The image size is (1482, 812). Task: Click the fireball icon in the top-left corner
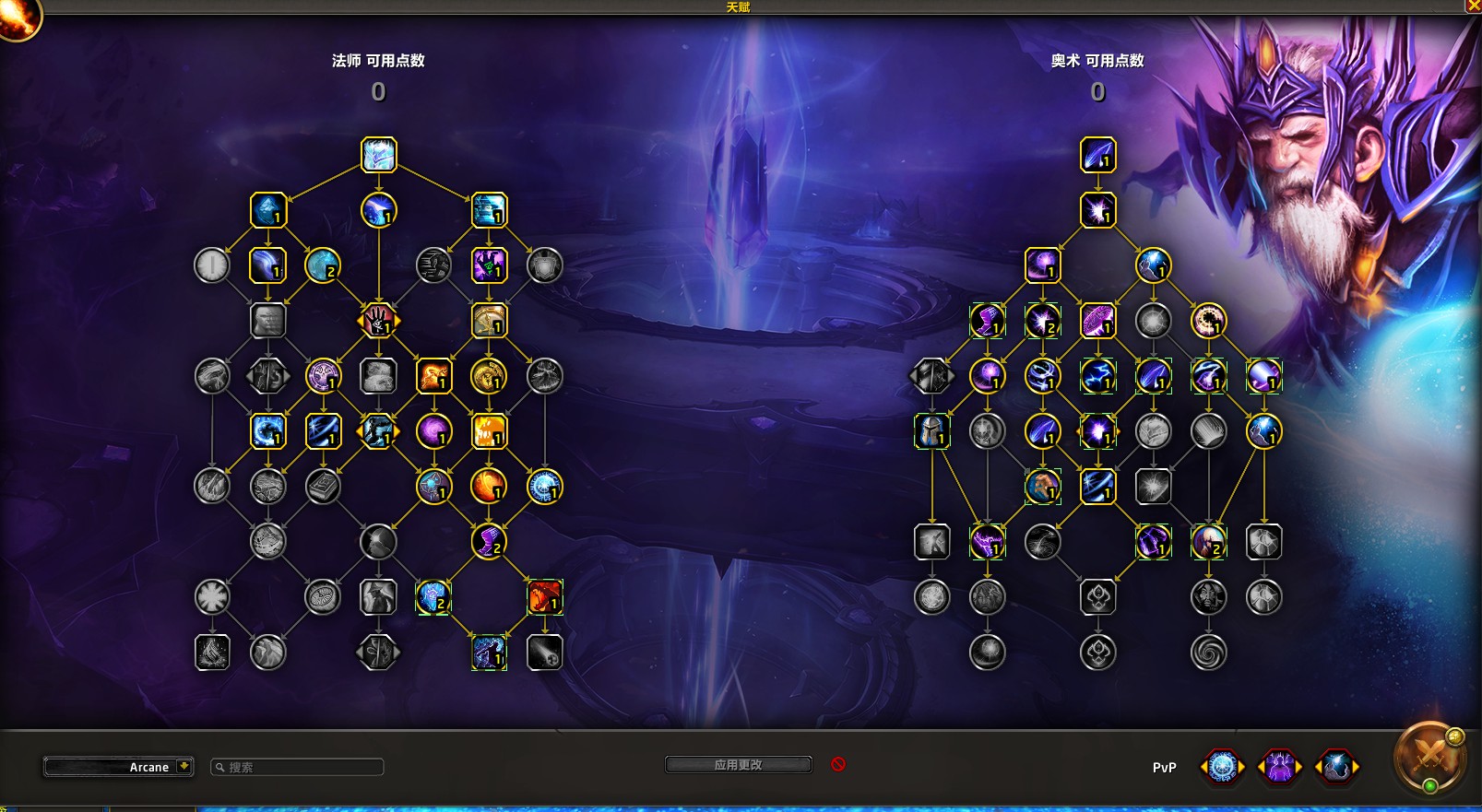[x=20, y=20]
